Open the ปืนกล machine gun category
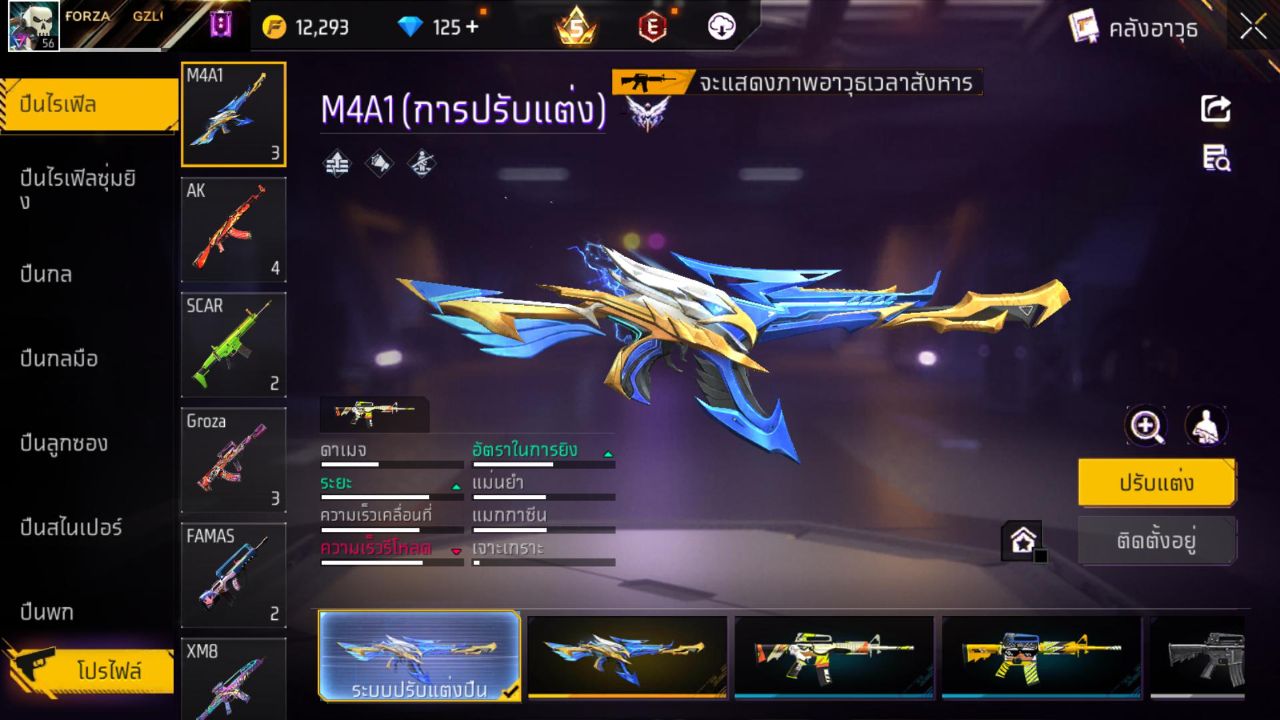This screenshot has width=1280, height=720. [48, 273]
